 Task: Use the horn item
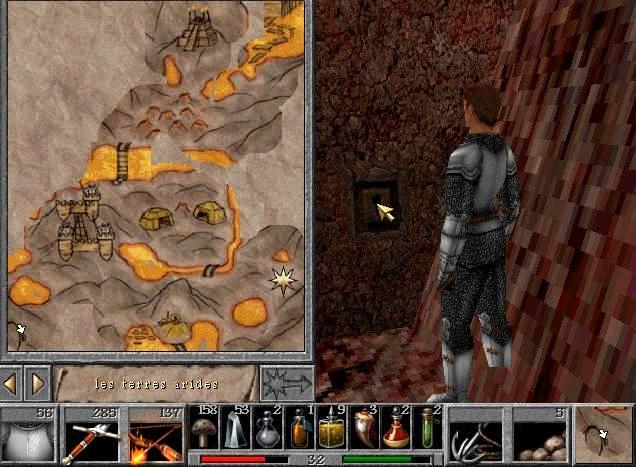click(364, 430)
